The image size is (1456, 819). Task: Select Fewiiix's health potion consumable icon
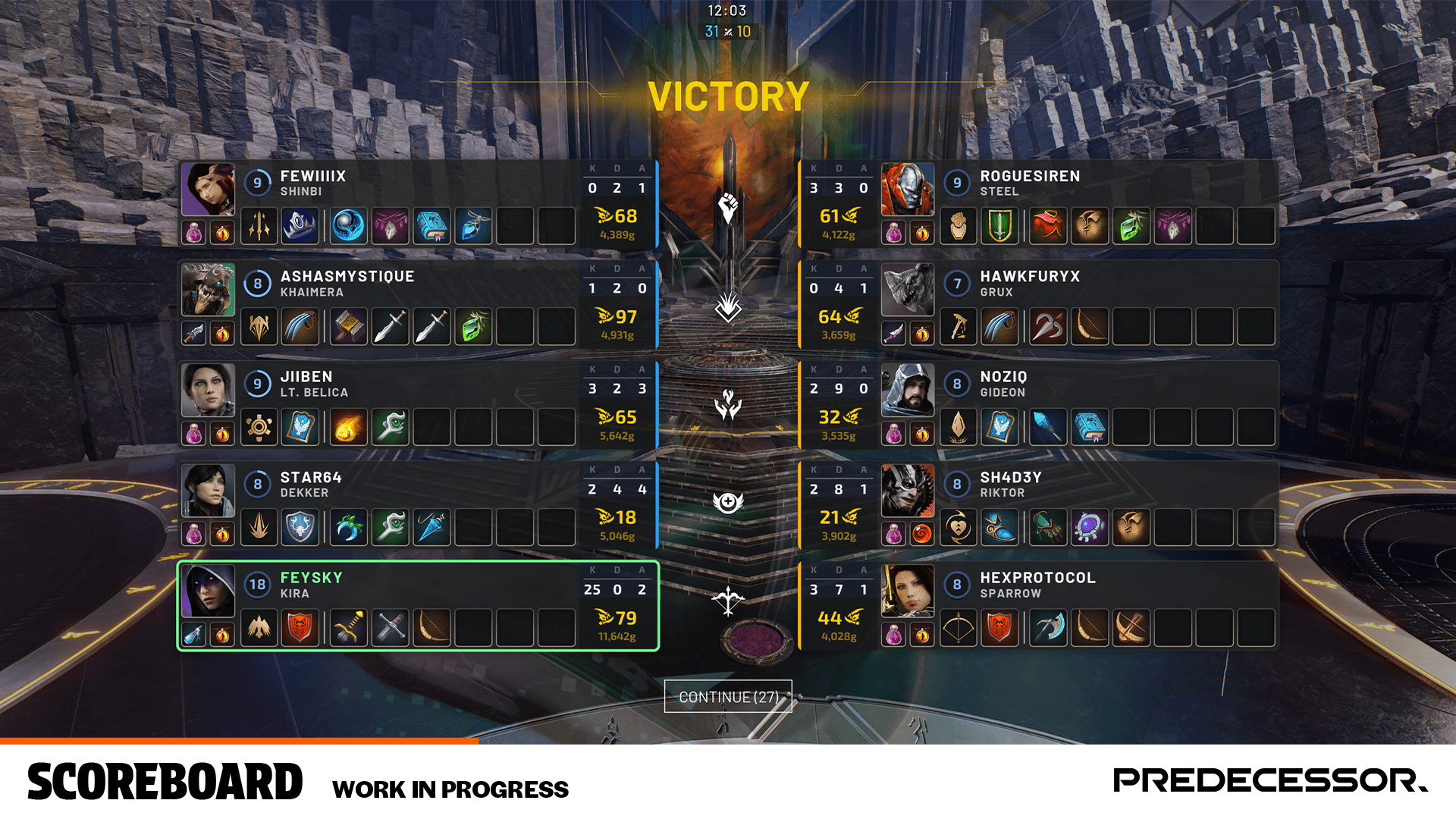[x=193, y=233]
